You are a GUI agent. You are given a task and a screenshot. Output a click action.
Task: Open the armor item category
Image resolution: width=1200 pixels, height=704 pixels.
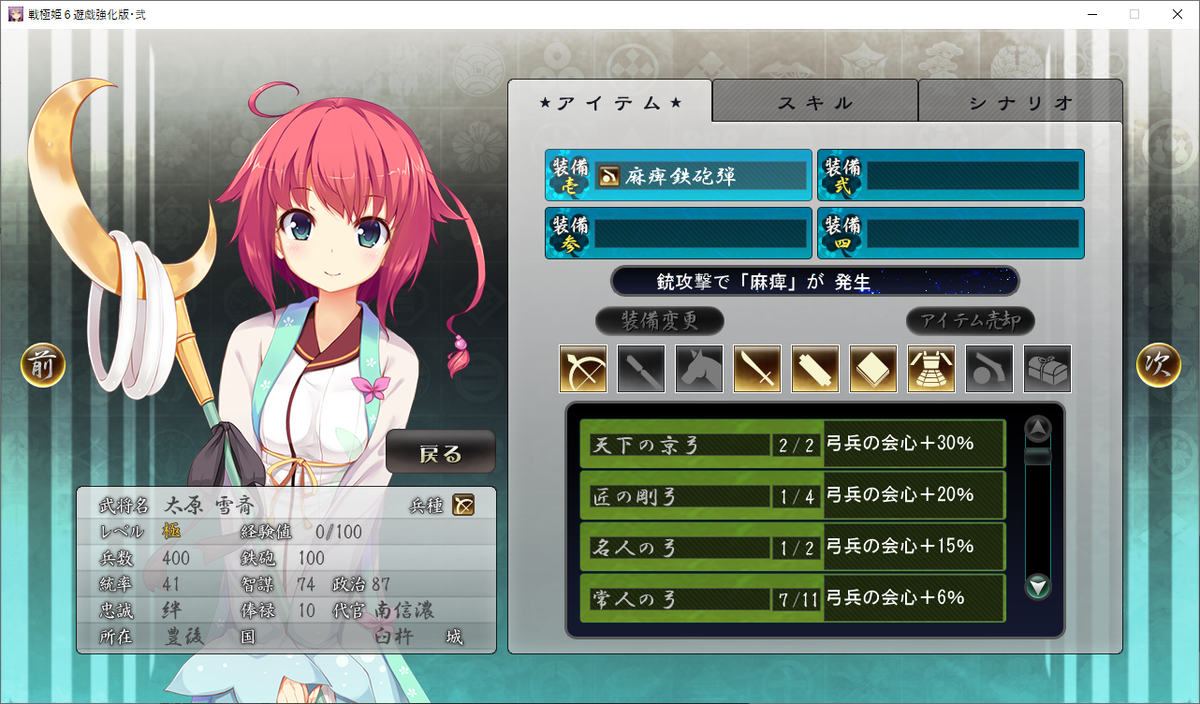click(931, 369)
